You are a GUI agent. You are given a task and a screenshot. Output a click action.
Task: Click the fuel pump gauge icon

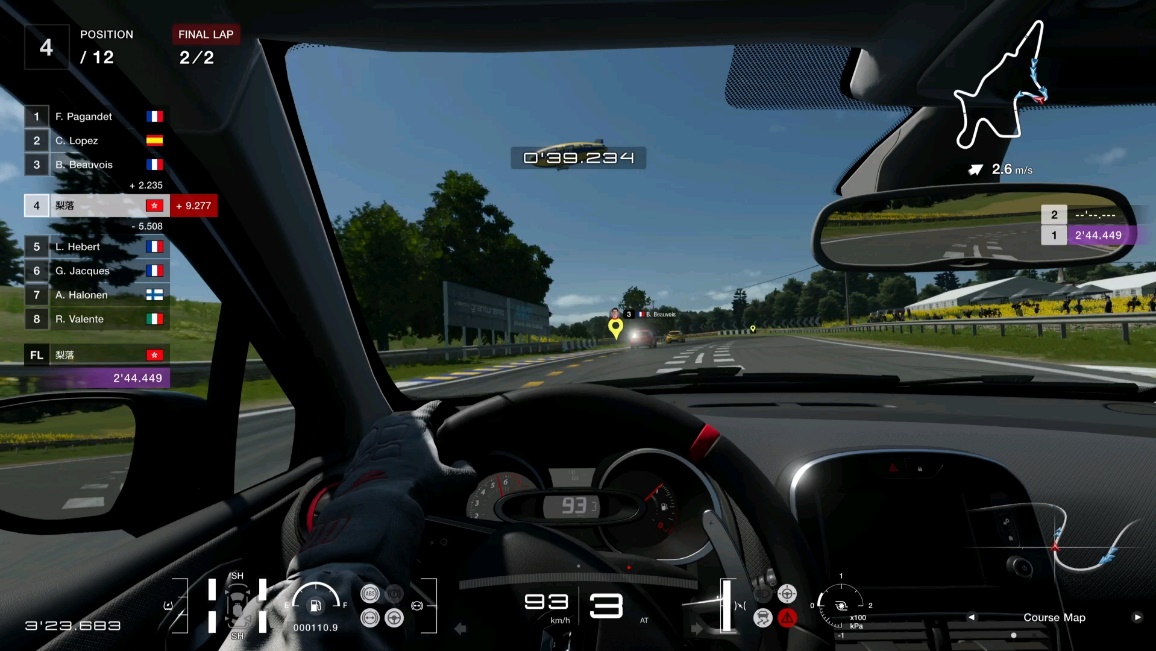tap(315, 604)
